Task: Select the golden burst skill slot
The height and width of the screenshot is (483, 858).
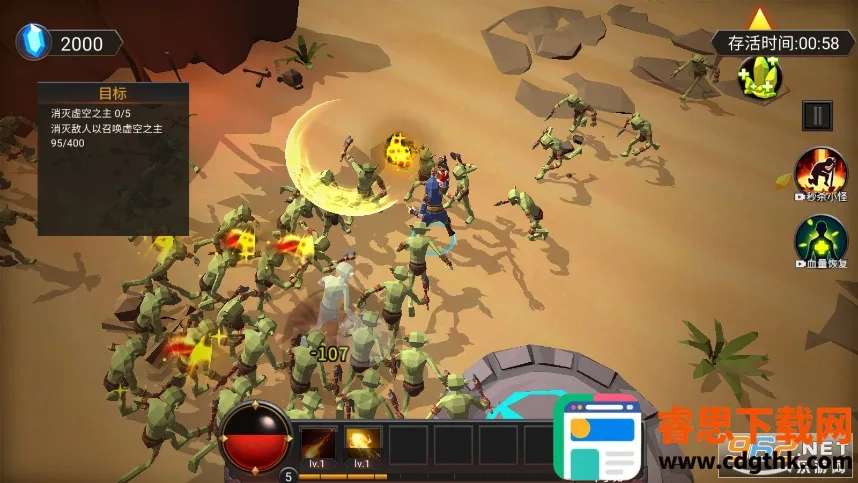Action: 363,443
